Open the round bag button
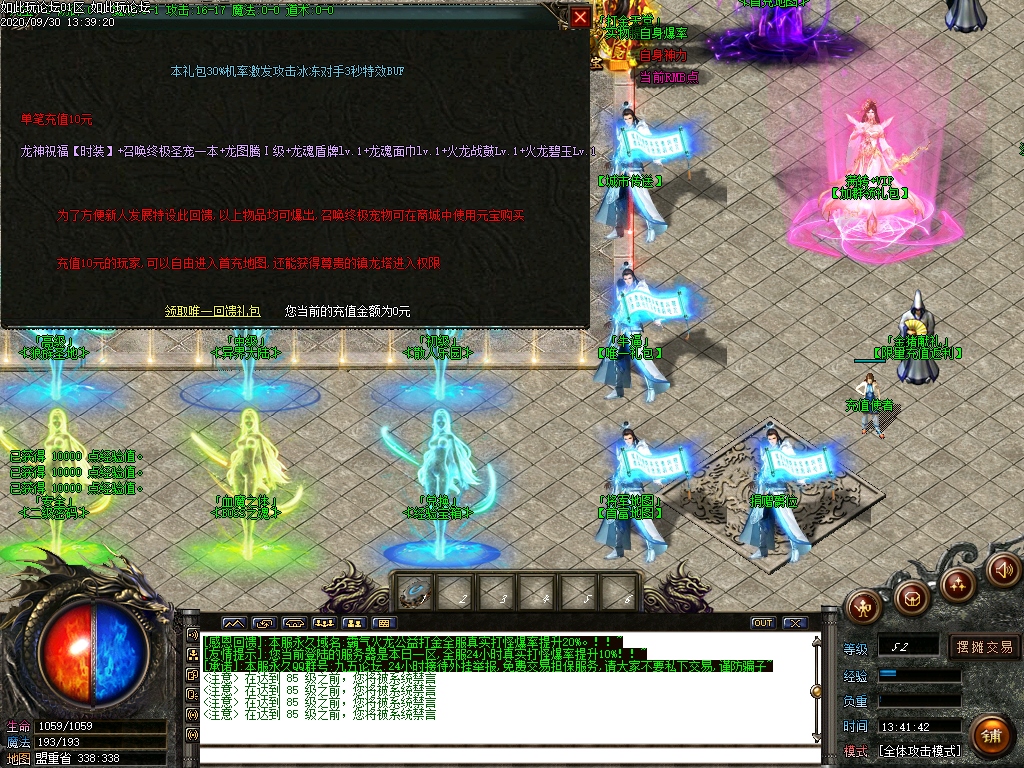Screen dimensions: 1024x768 click(911, 598)
